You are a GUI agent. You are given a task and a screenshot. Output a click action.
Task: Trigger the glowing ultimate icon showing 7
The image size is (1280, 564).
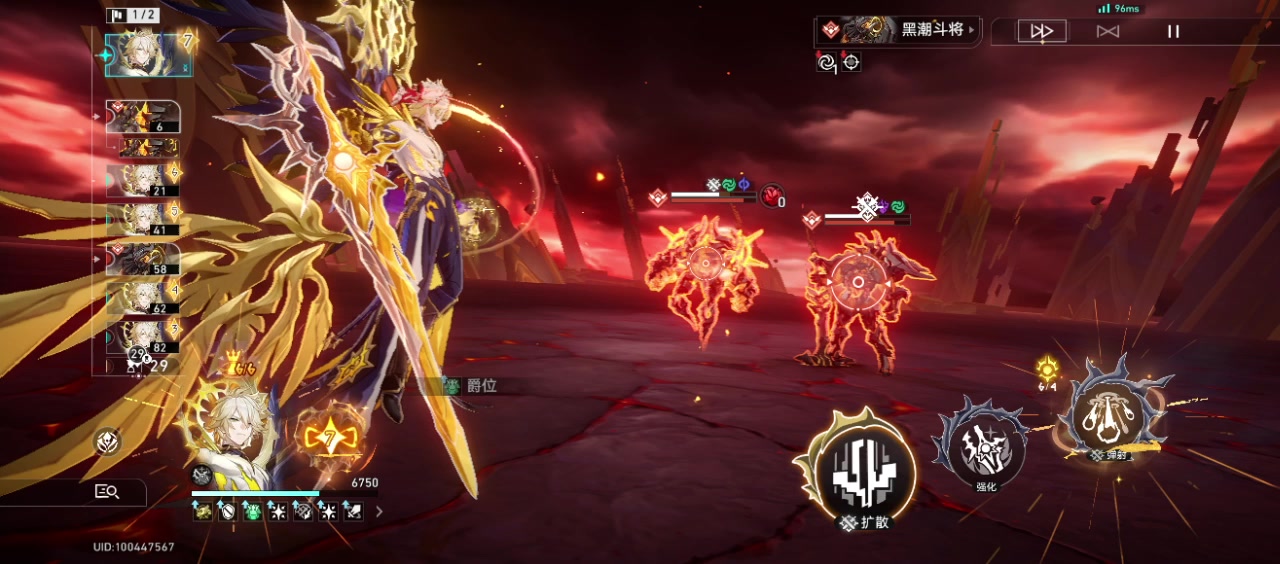click(x=328, y=437)
